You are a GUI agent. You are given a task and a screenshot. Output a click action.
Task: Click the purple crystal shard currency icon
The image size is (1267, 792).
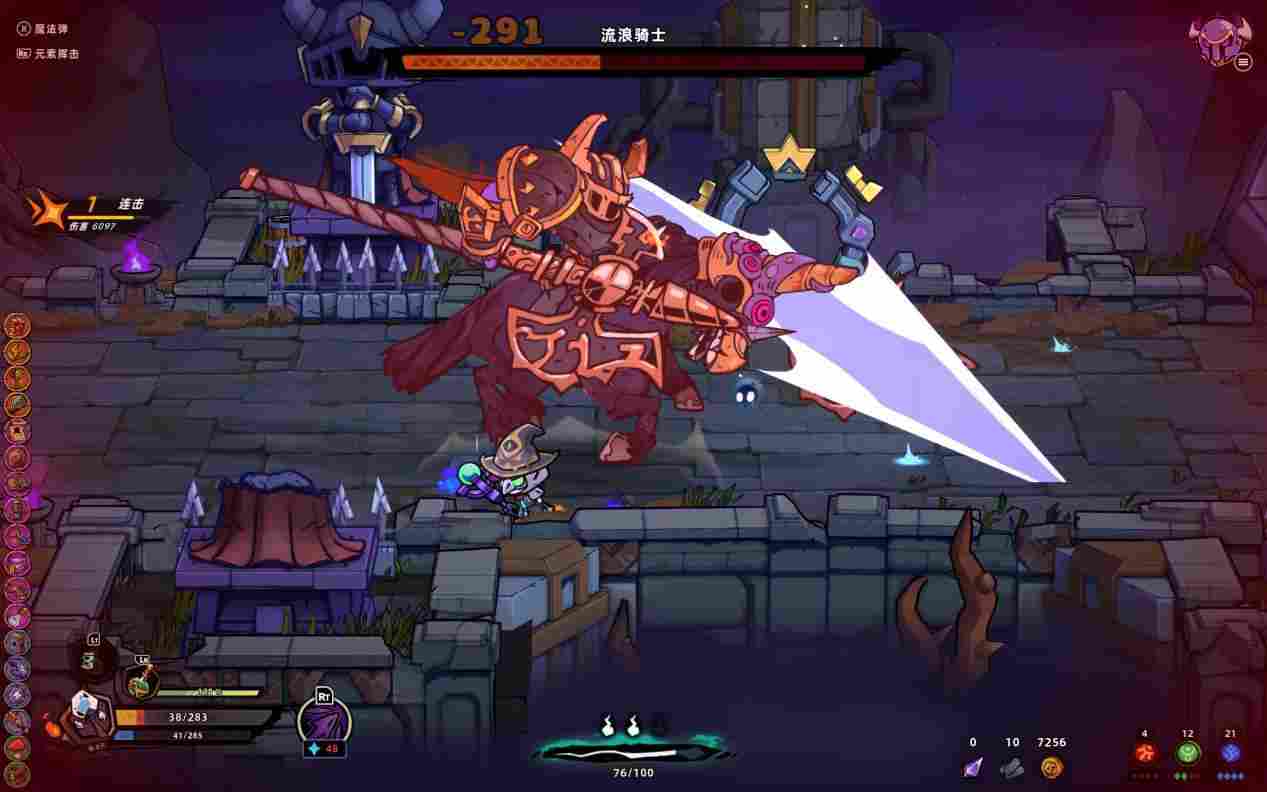coord(972,767)
